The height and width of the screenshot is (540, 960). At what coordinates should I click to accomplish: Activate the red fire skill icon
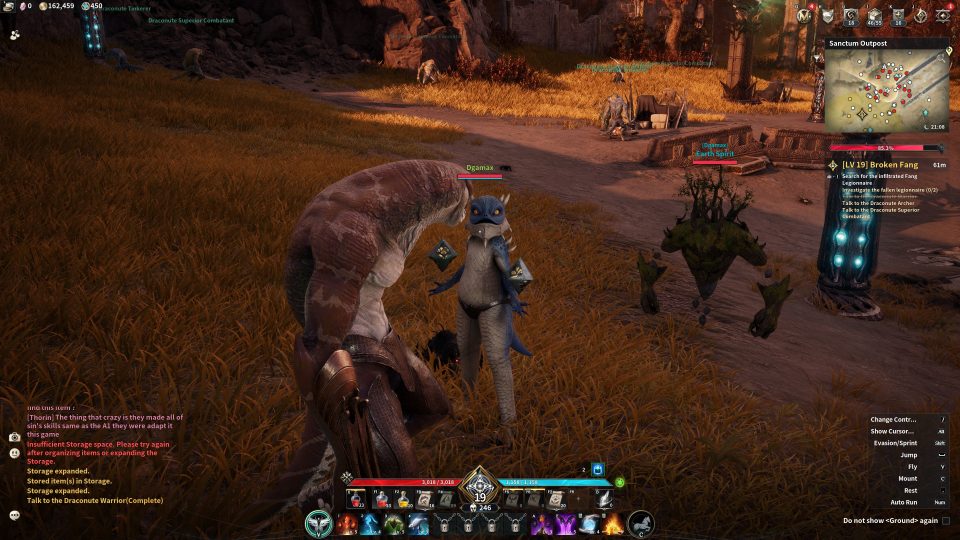click(346, 523)
